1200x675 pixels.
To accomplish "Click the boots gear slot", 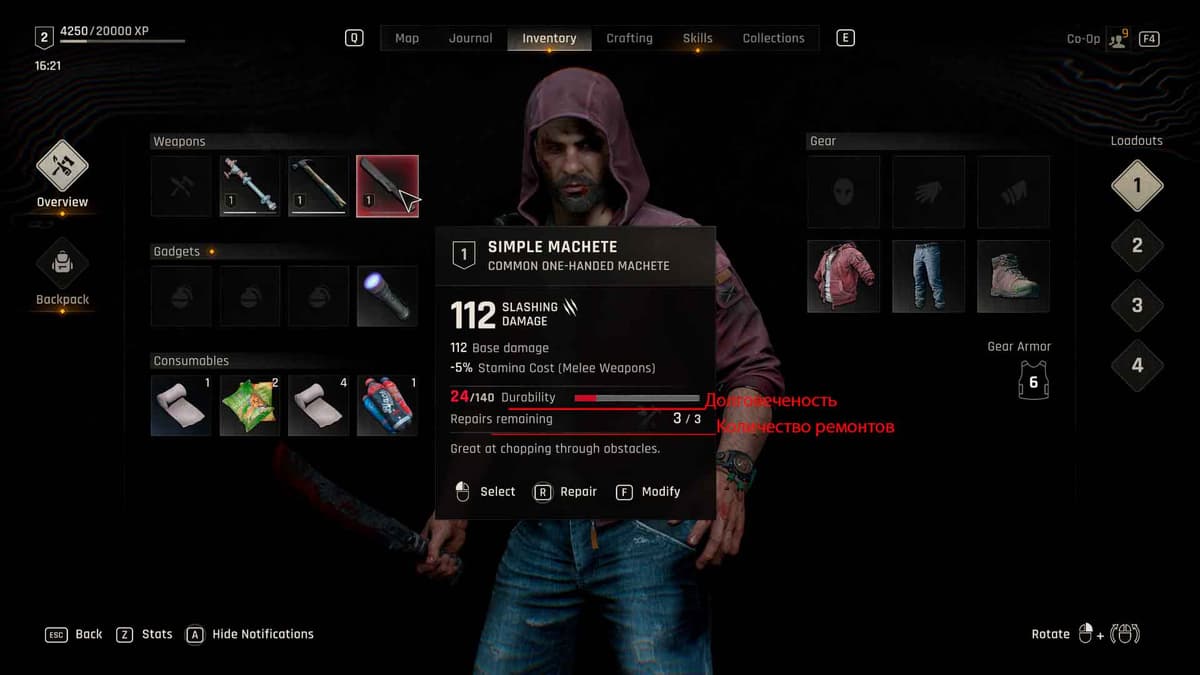I will 1013,276.
